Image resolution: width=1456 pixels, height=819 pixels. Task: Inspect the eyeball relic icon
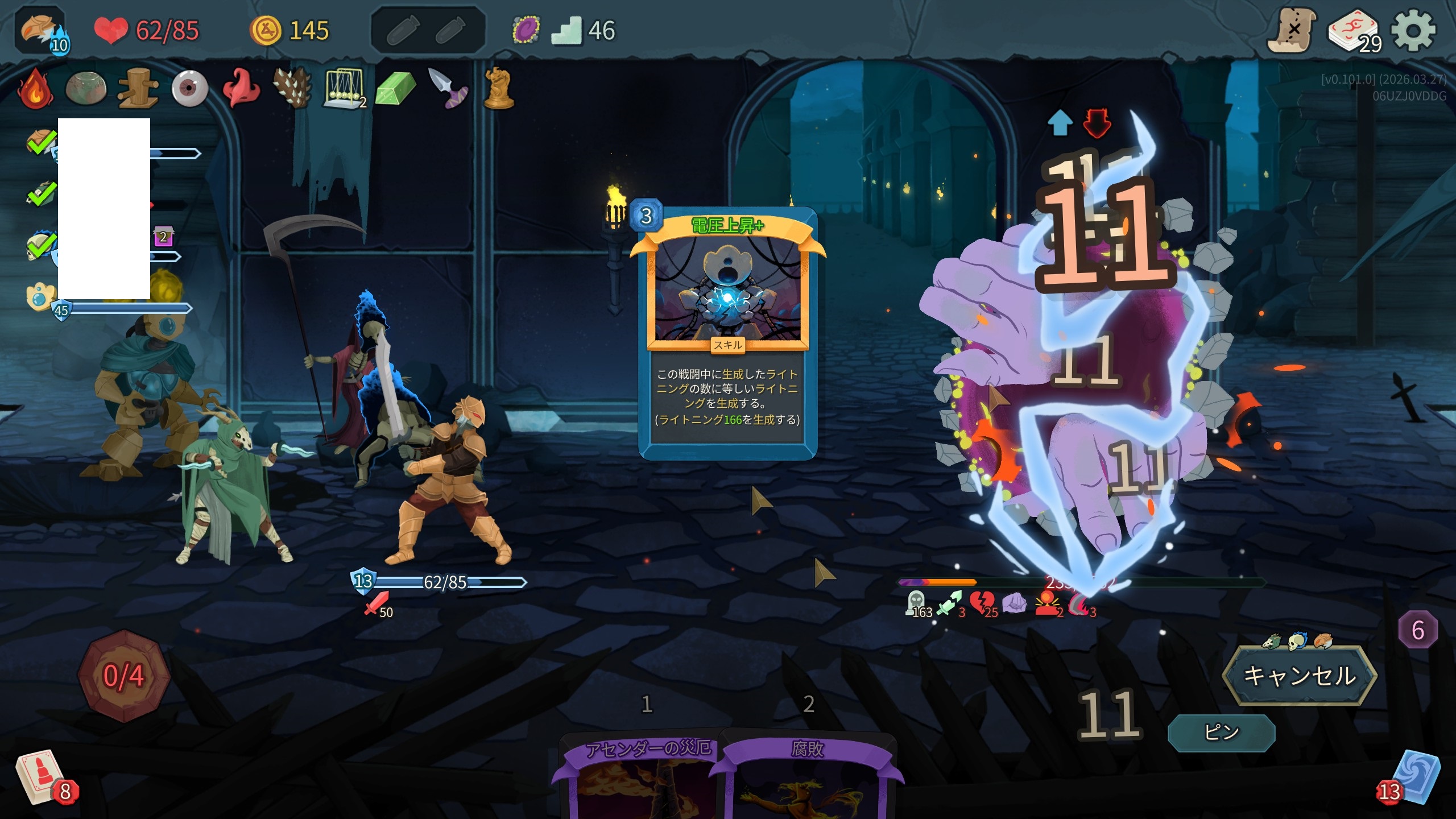pos(190,89)
